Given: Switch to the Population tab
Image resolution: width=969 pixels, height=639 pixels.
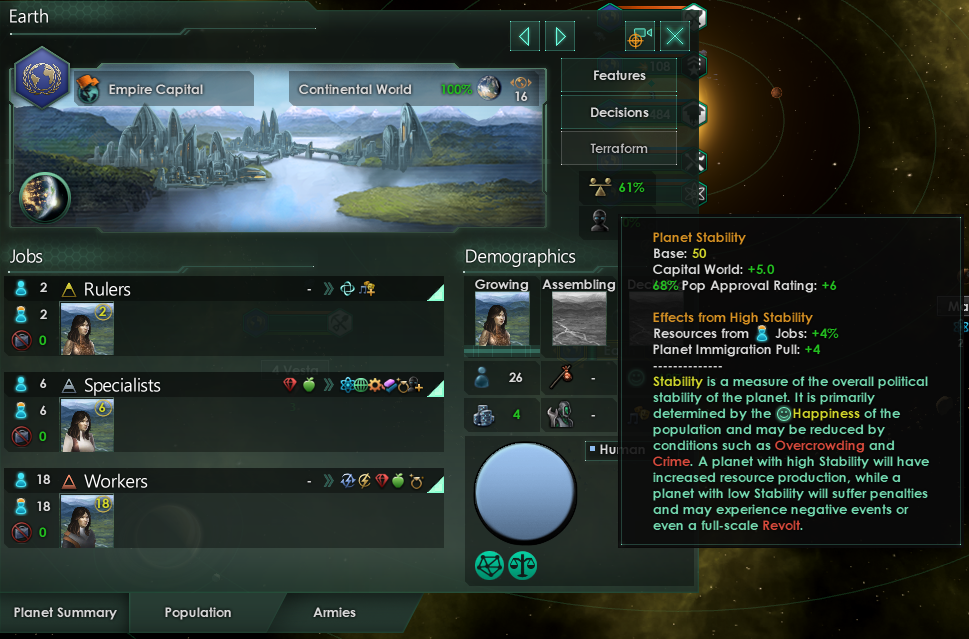Looking at the screenshot, I should [x=198, y=612].
